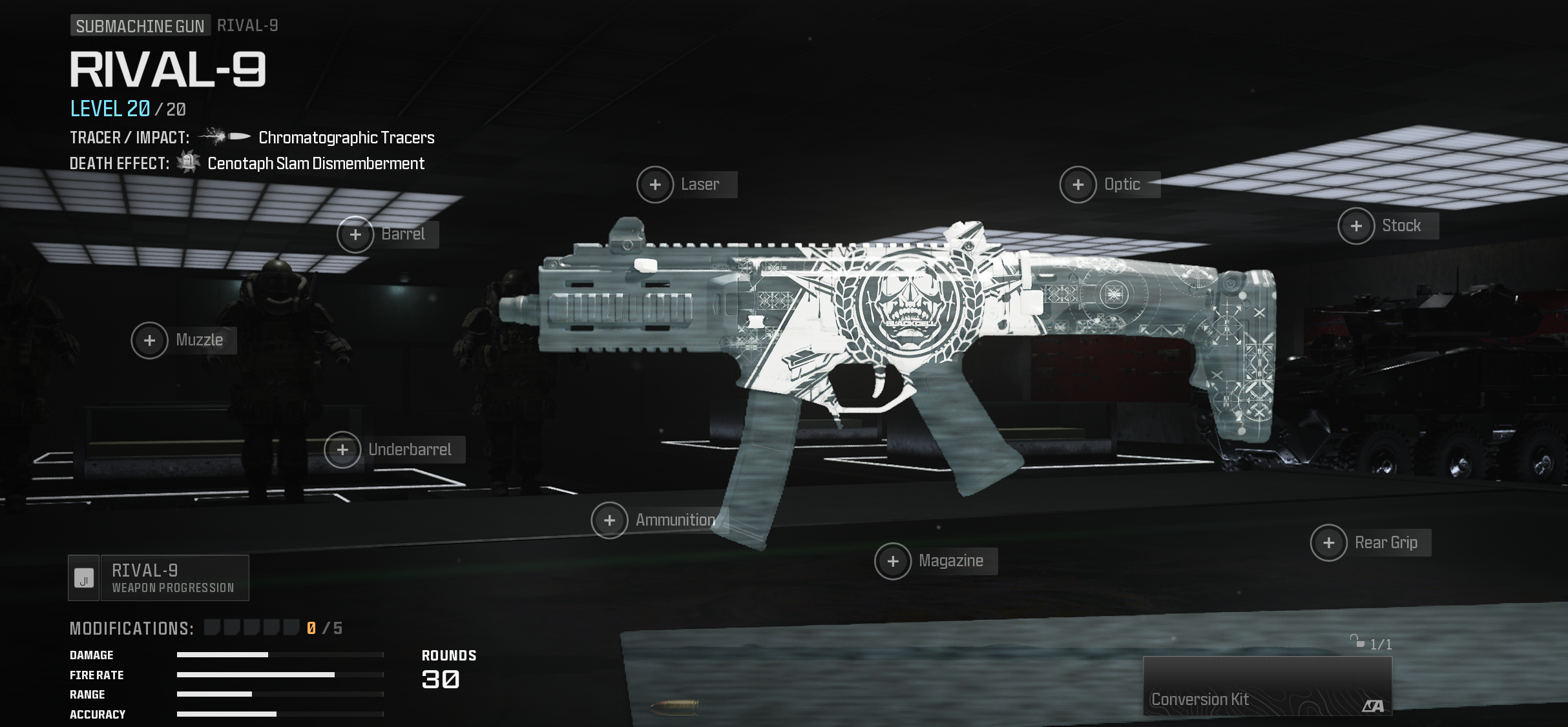Open the Muzzle attachment slot

tap(150, 341)
